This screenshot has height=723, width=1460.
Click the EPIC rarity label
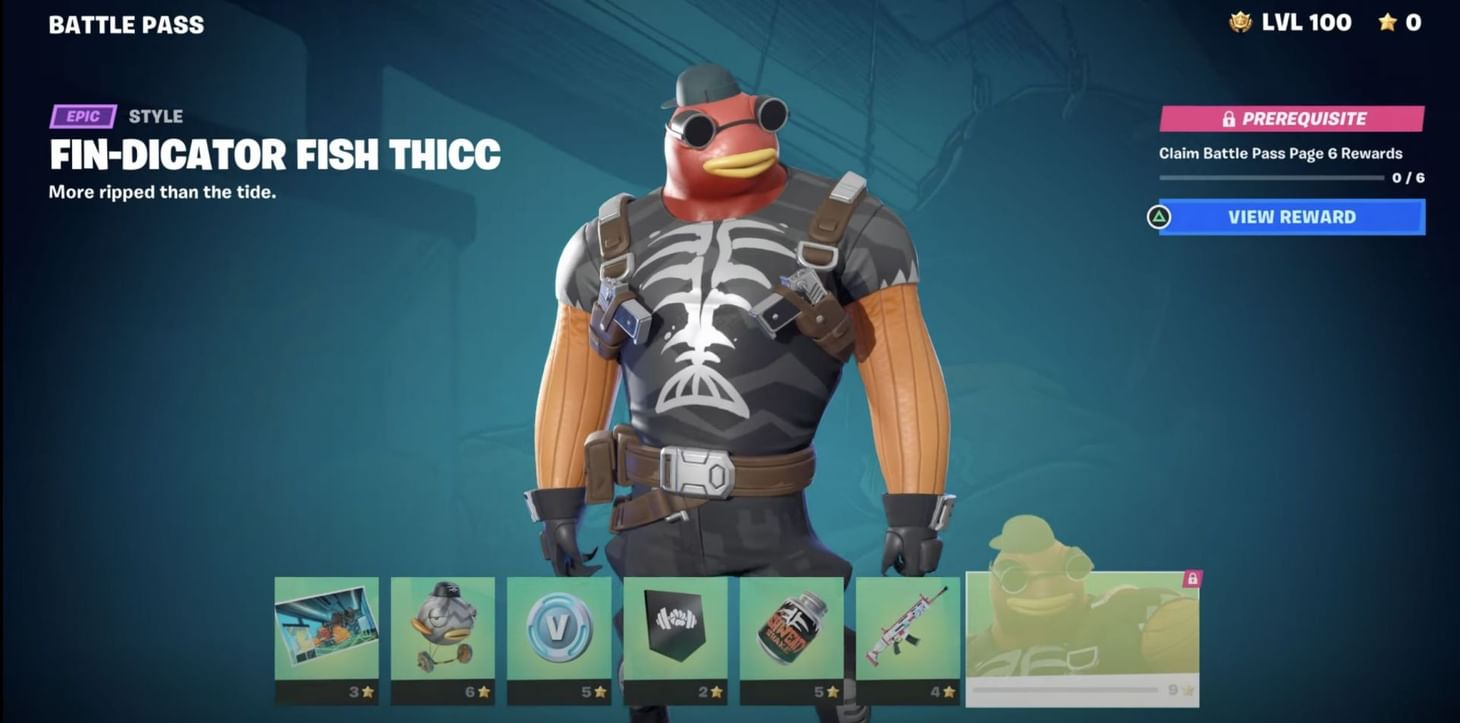[x=82, y=117]
